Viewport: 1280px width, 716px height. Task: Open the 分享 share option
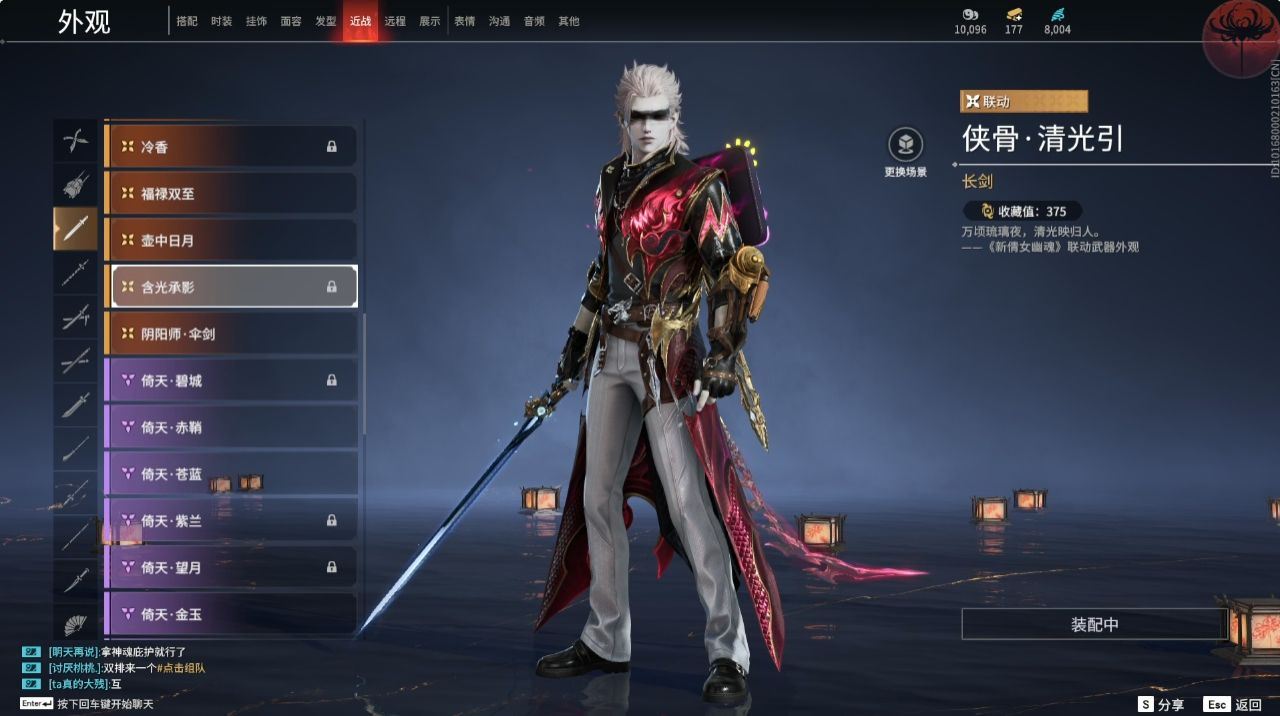(1161, 705)
